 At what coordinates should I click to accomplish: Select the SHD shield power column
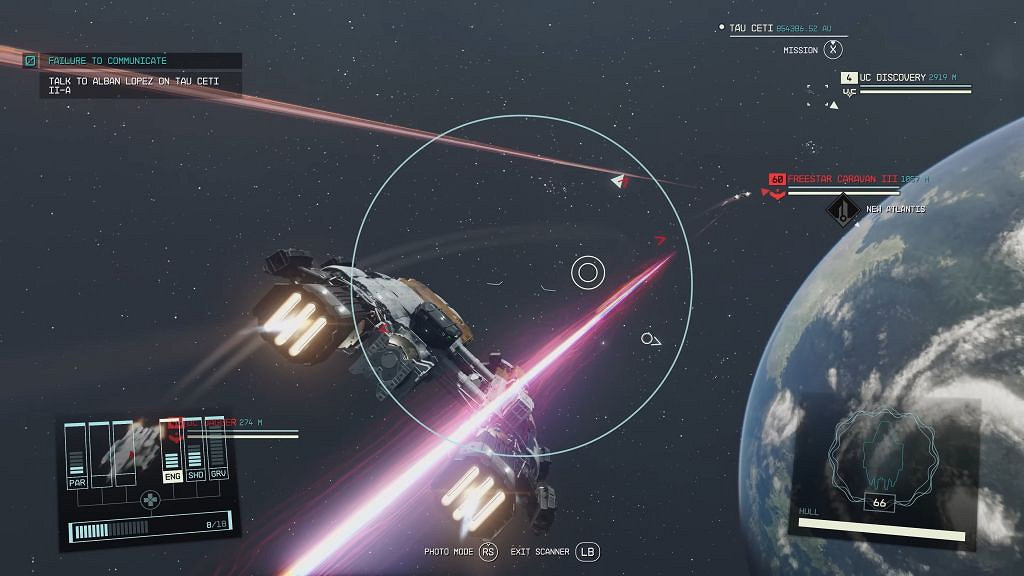(195, 473)
